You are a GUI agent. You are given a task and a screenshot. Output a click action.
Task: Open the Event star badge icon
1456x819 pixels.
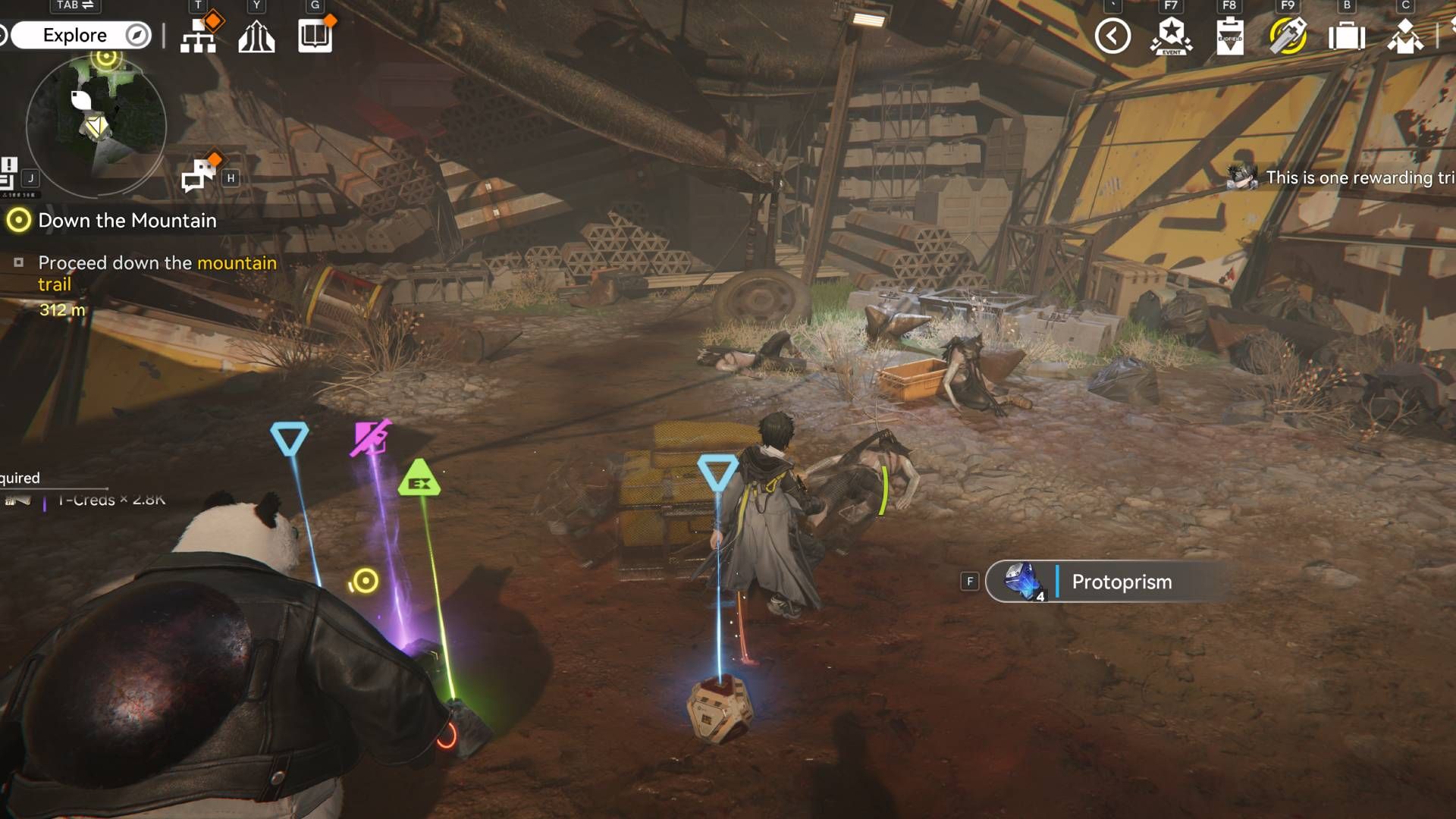1172,36
